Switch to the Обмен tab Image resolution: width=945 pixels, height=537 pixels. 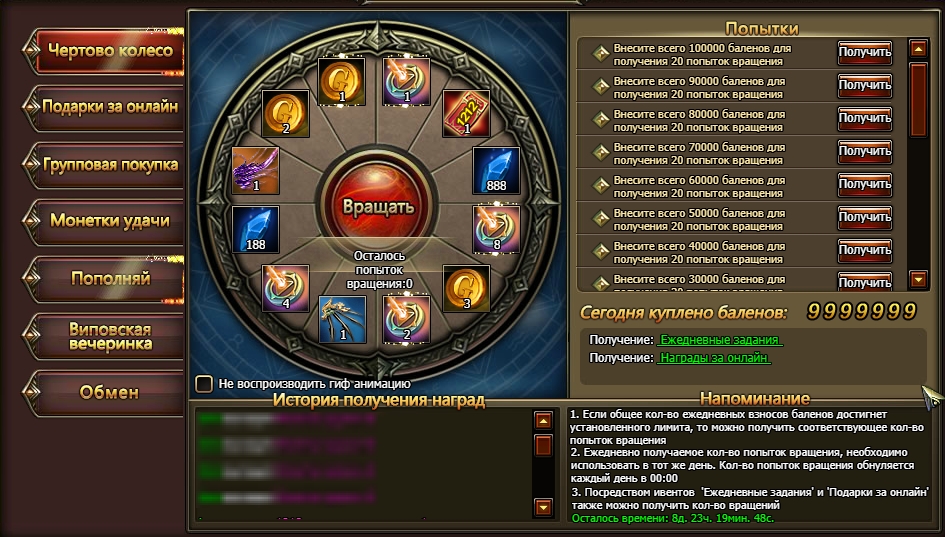coord(109,392)
